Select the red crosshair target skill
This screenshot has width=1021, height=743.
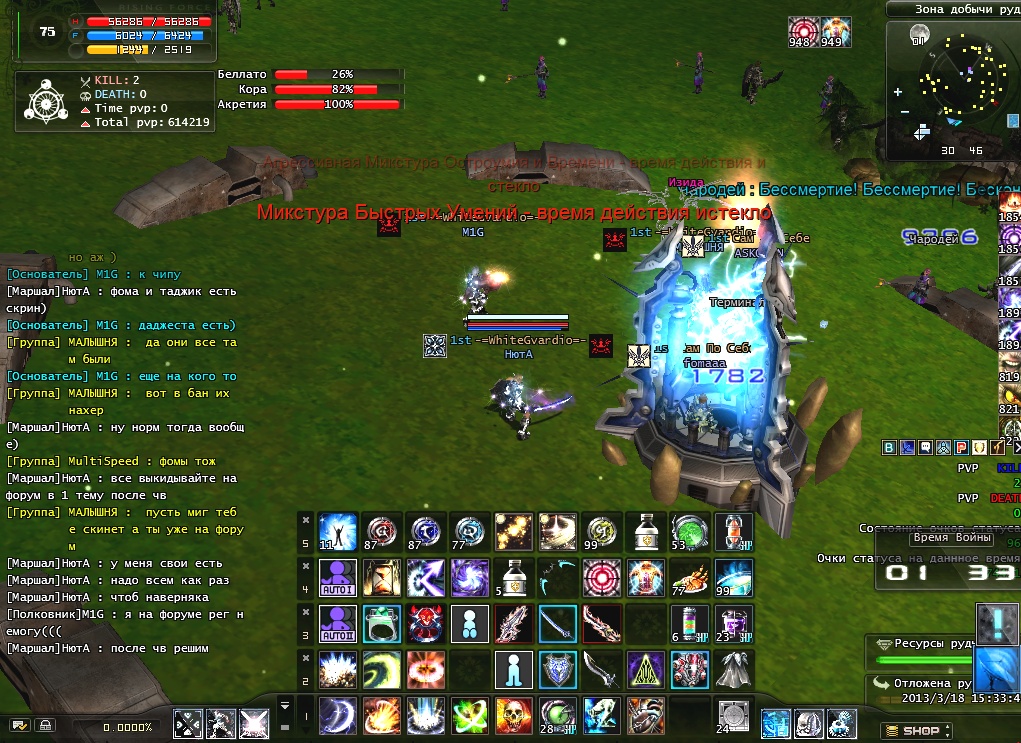[x=601, y=577]
